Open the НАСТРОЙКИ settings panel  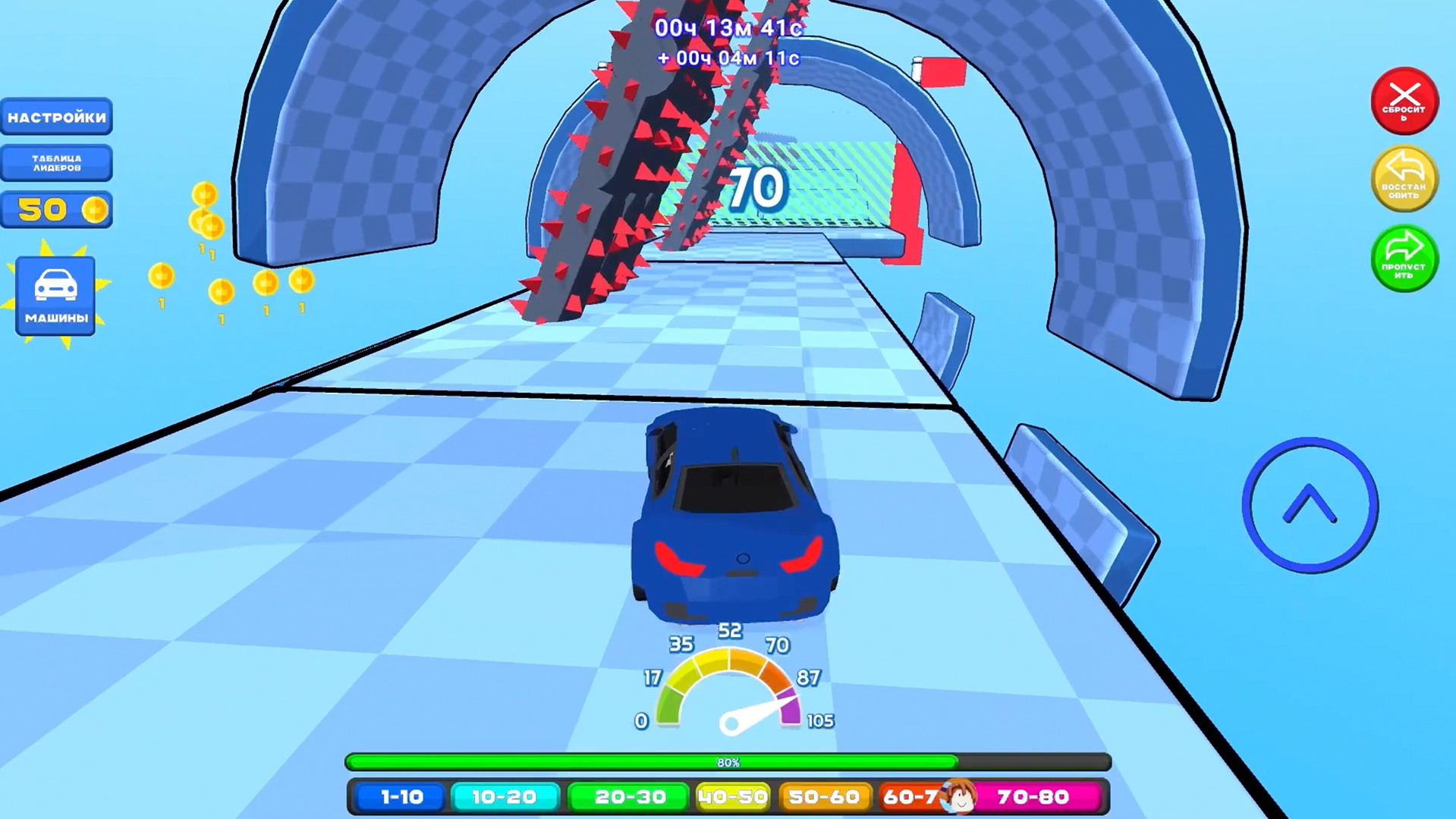pos(55,117)
